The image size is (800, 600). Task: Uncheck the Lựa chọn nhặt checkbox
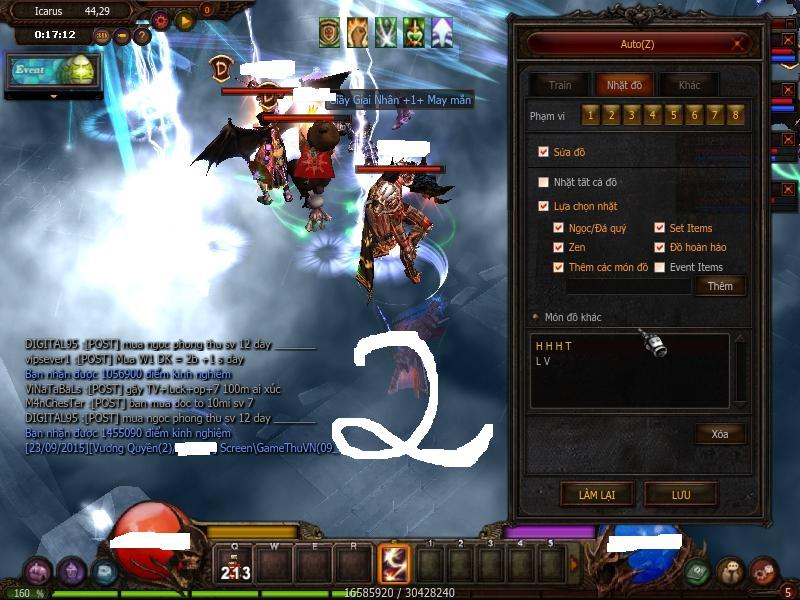coord(544,206)
